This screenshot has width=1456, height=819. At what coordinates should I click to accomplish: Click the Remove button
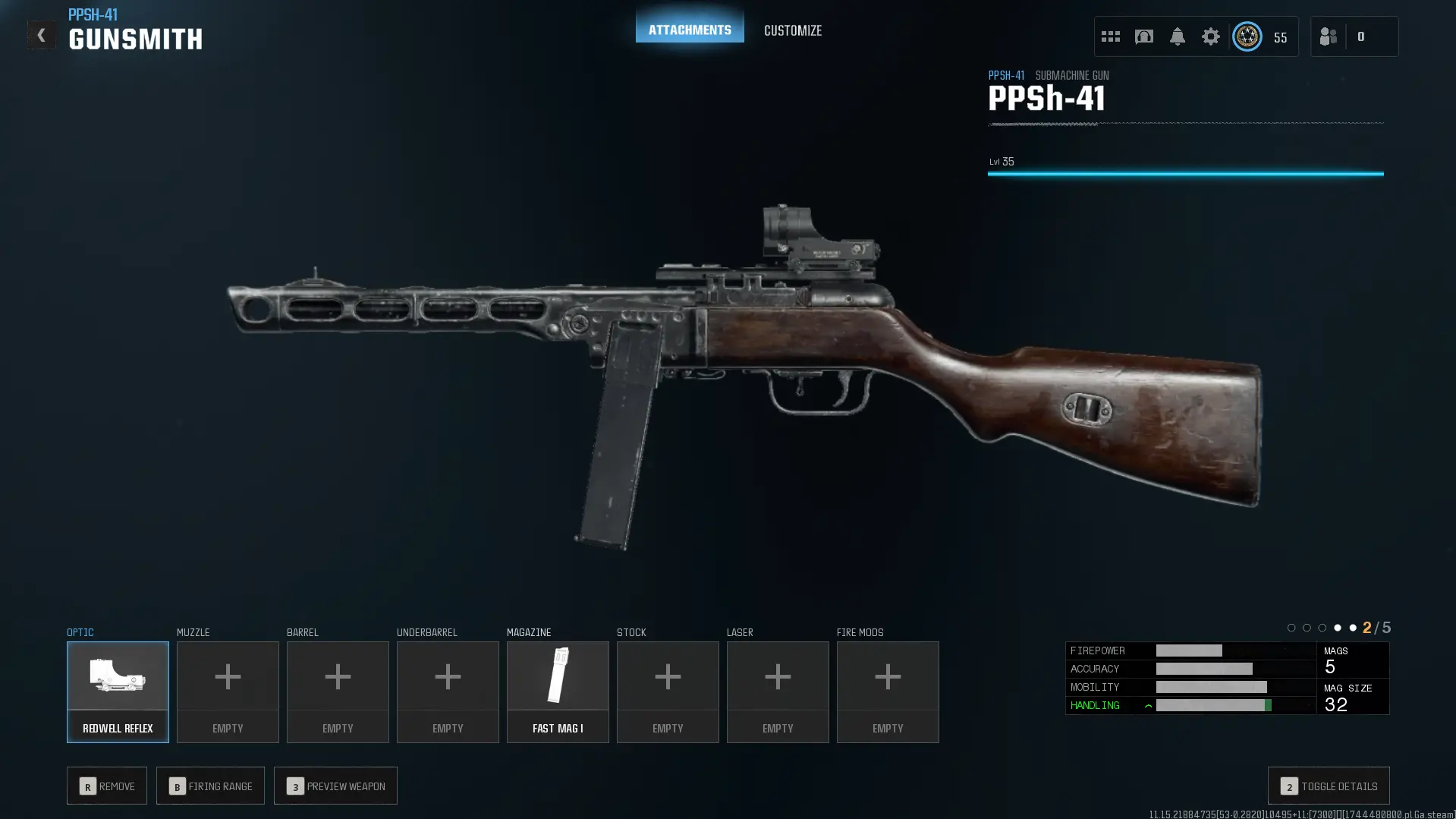pos(107,786)
